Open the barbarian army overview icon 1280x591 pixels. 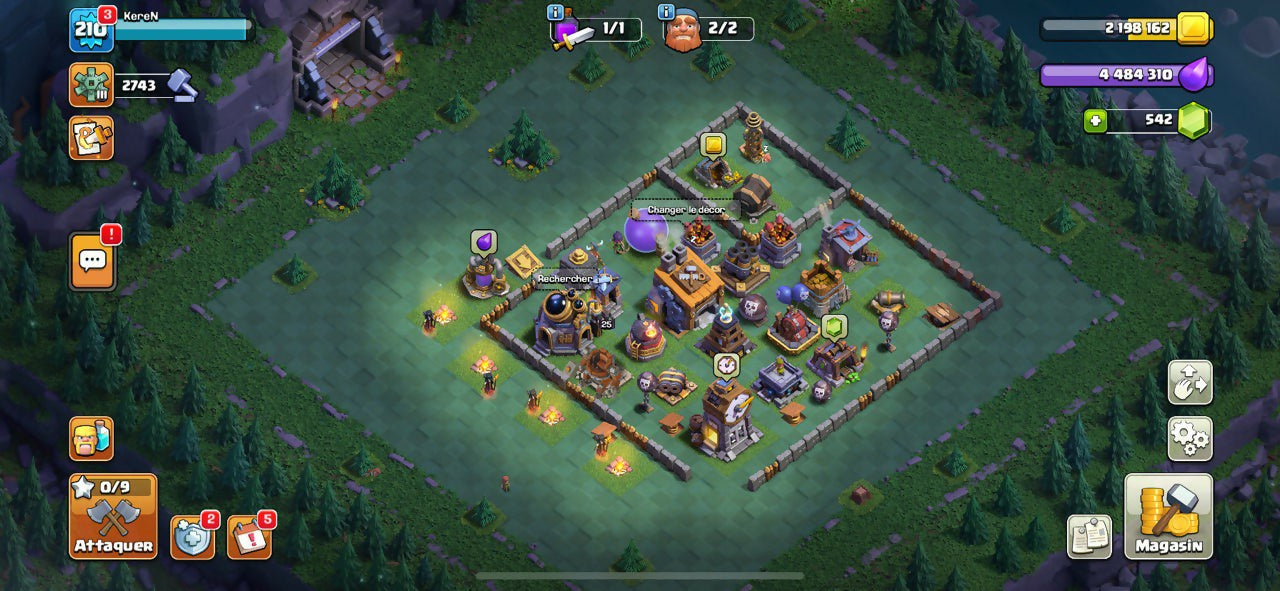tap(91, 438)
